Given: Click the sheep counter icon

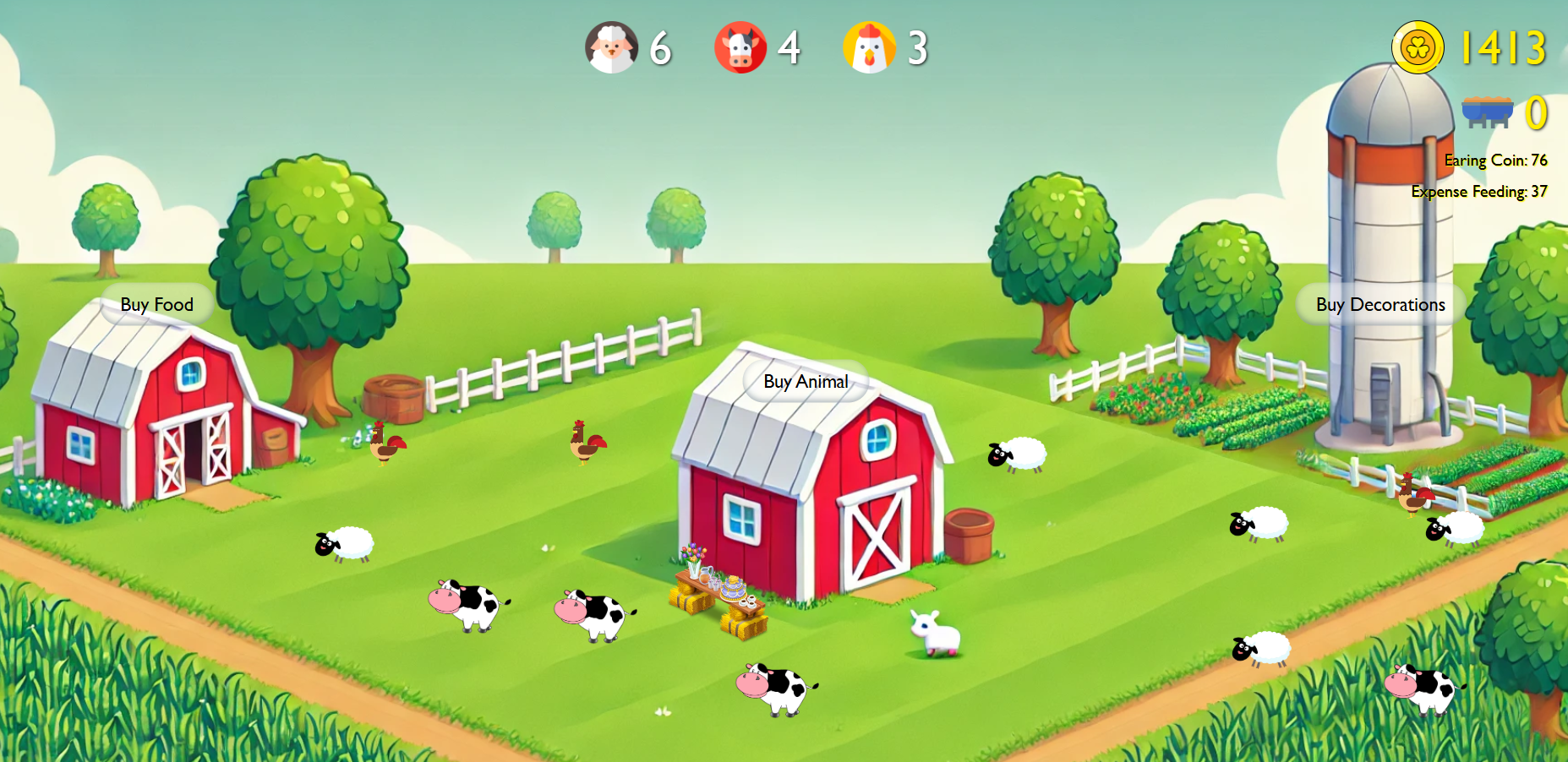Looking at the screenshot, I should [x=611, y=48].
